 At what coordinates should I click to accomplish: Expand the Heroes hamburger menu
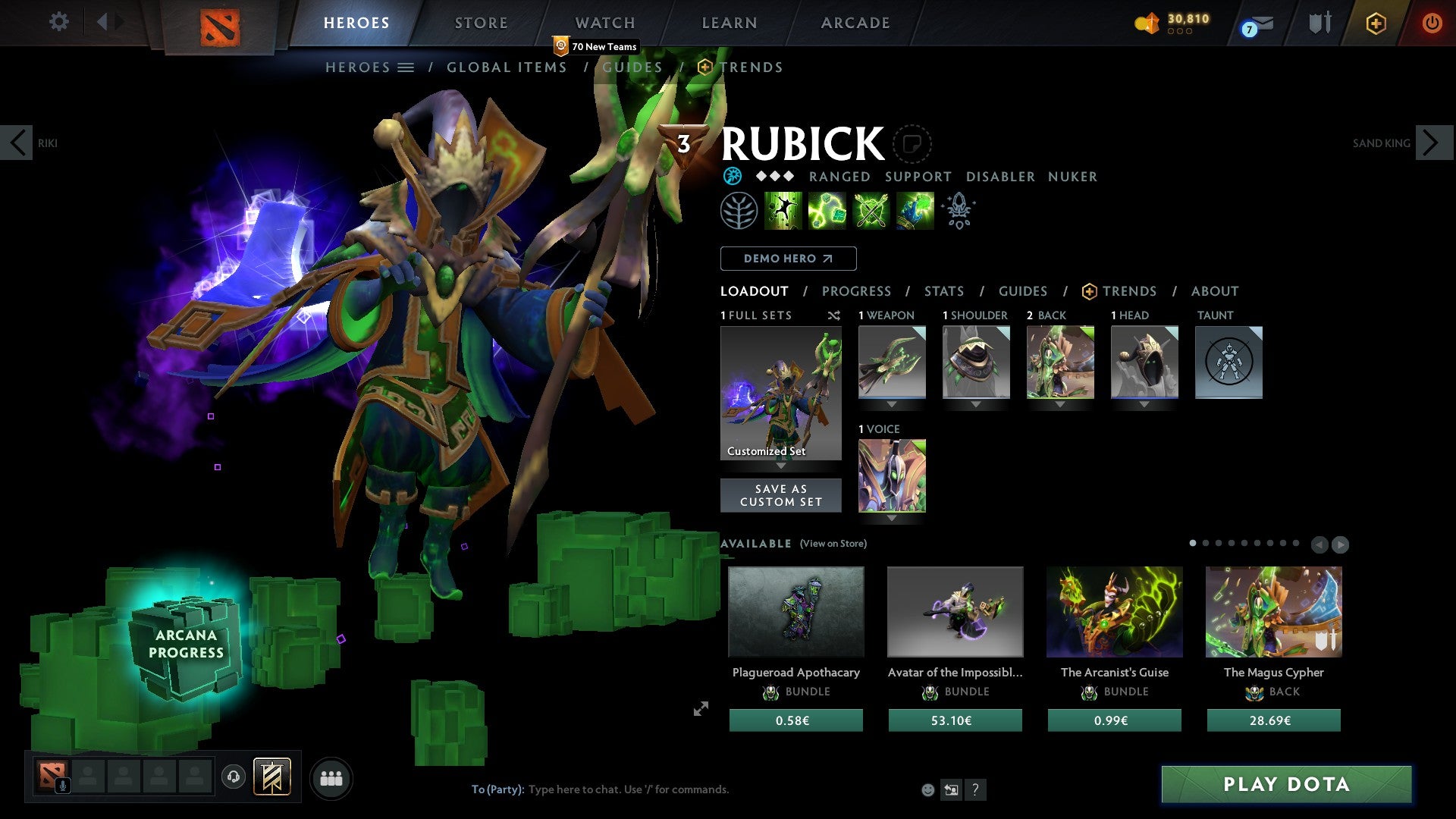point(406,67)
